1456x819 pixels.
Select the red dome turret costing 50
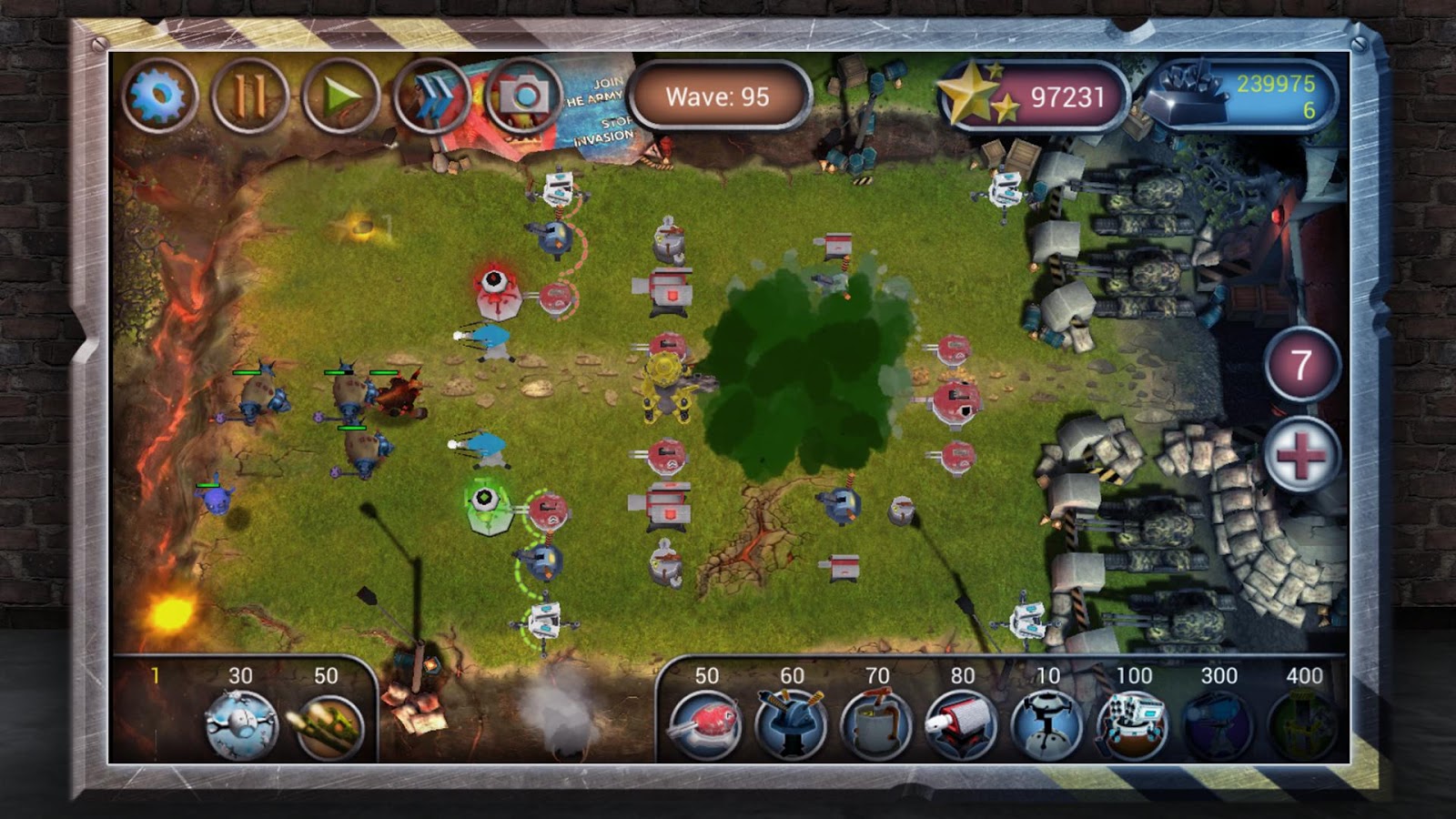pyautogui.click(x=705, y=724)
